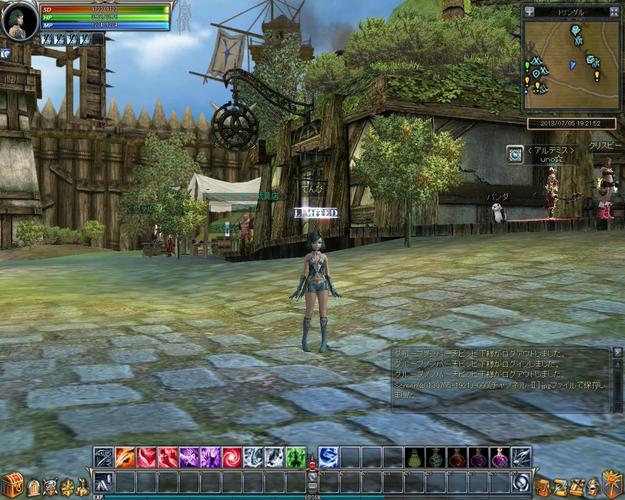Screen dimensions: 625x500
Task: Use the green potion flask
Action: click(x=413, y=458)
